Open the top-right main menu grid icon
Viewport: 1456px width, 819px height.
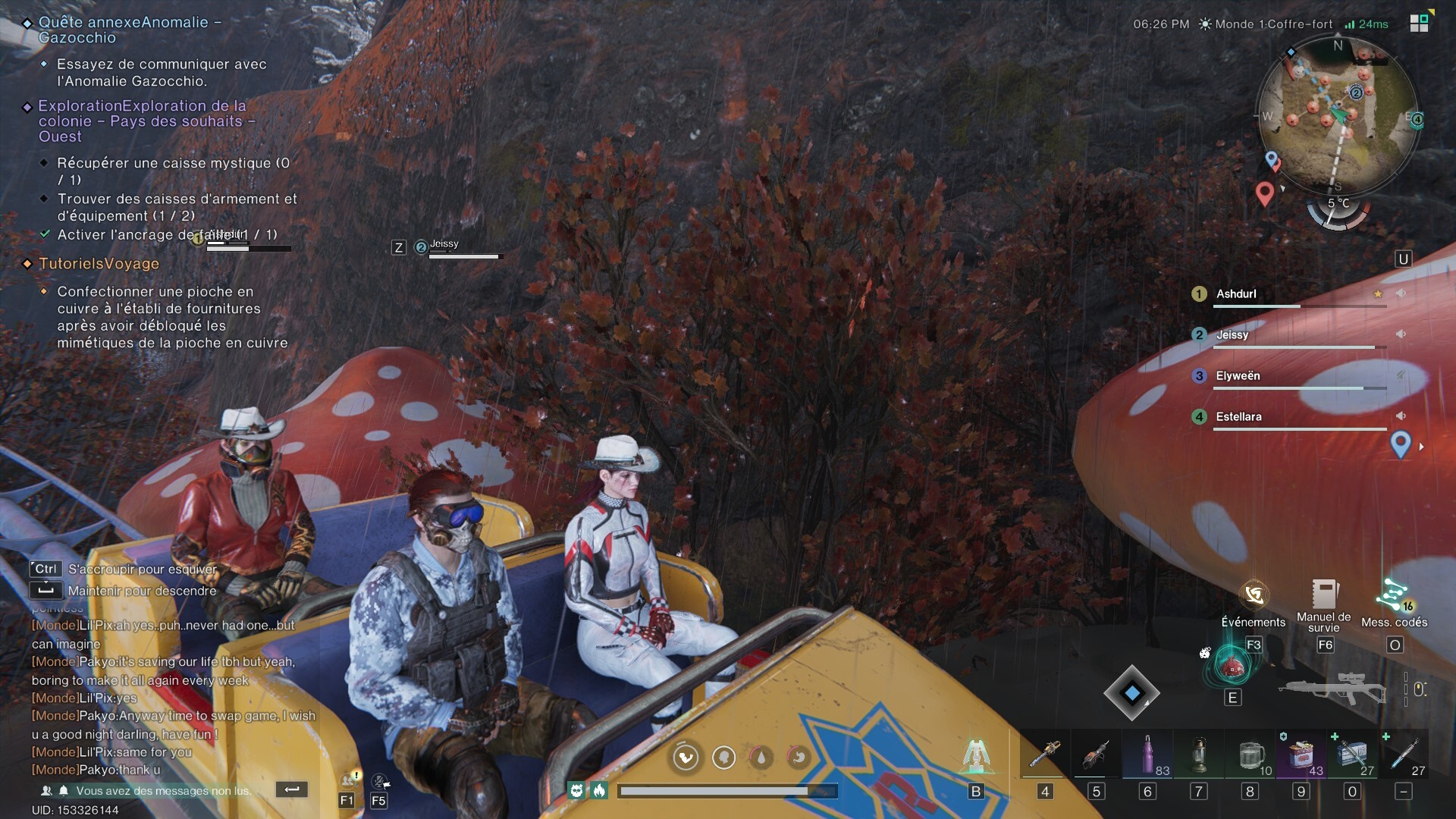(1419, 23)
